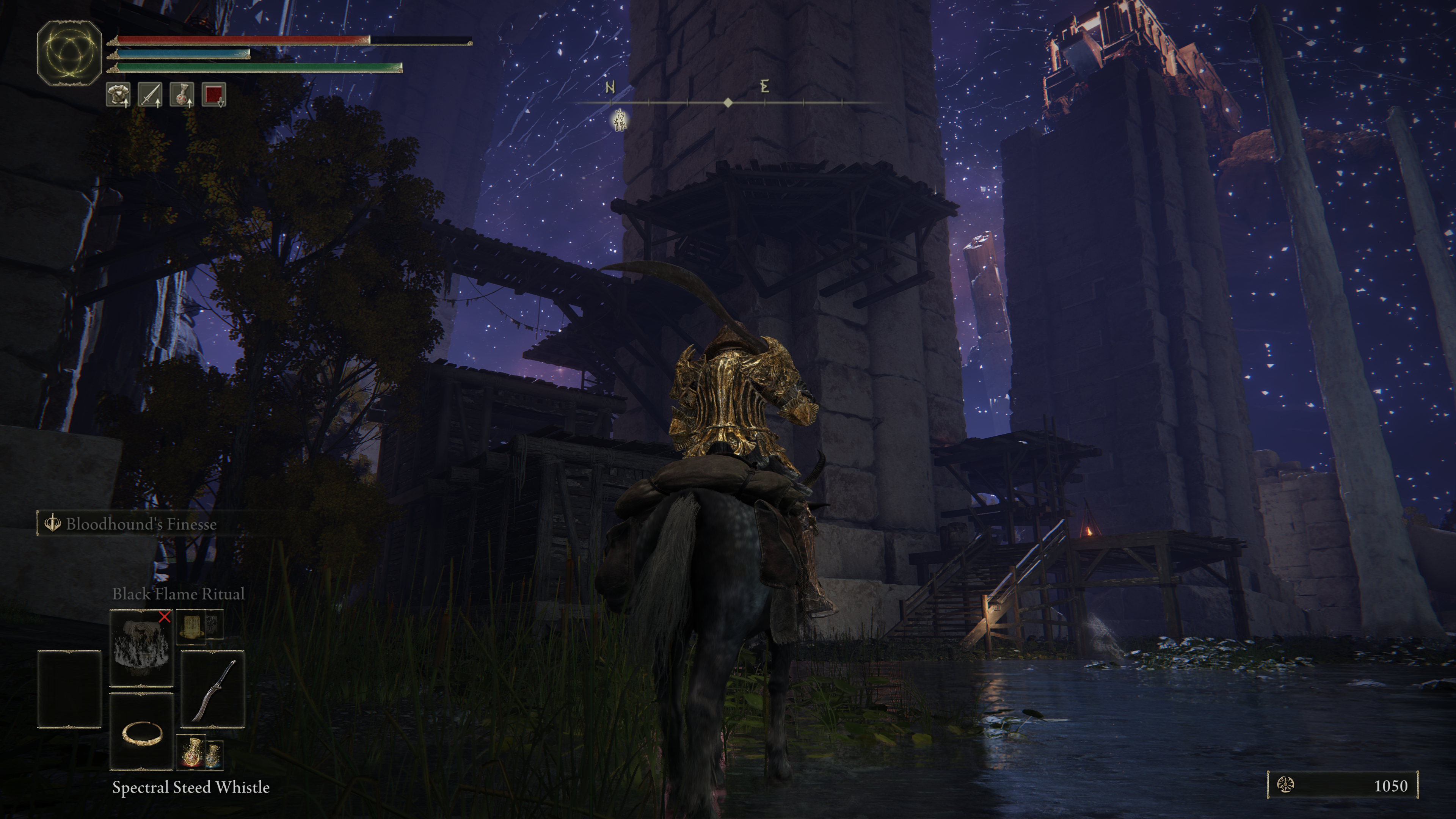This screenshot has width=1456, height=819.
Task: Select the Black Flame Ritual spell slot
Action: [x=141, y=648]
